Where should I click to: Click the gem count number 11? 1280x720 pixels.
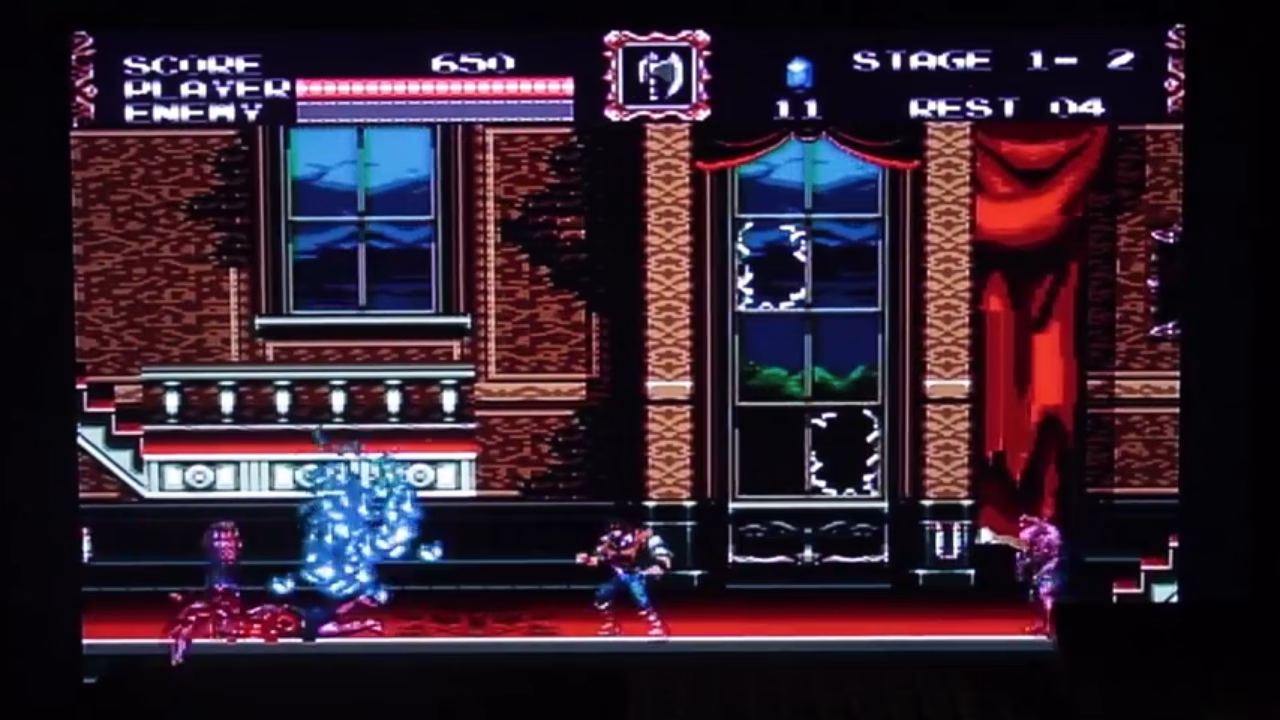click(x=797, y=105)
